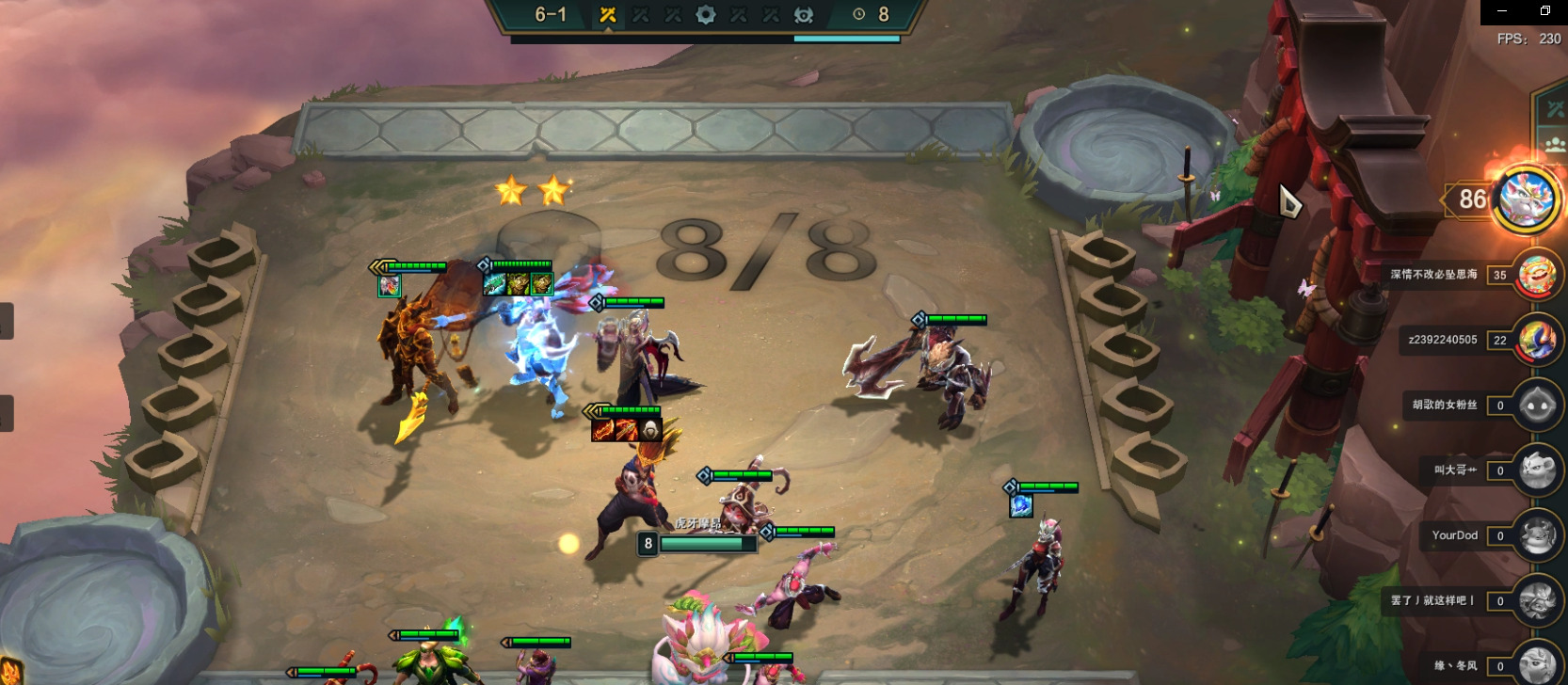View player 深情不改必坠思海's board

pyautogui.click(x=1536, y=275)
